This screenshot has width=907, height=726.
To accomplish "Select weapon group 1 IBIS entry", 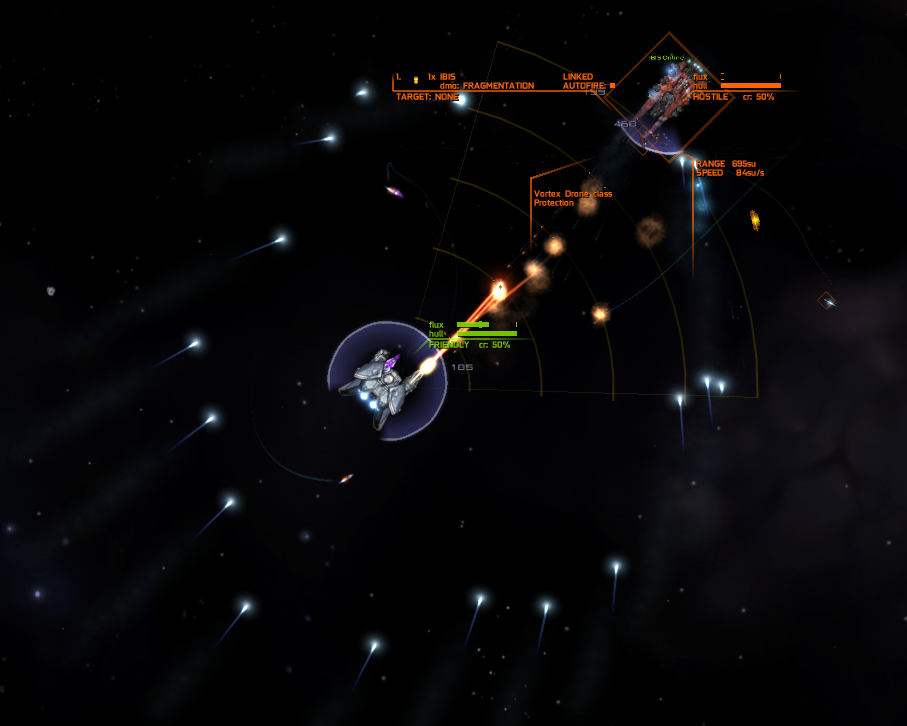I will pos(440,77).
